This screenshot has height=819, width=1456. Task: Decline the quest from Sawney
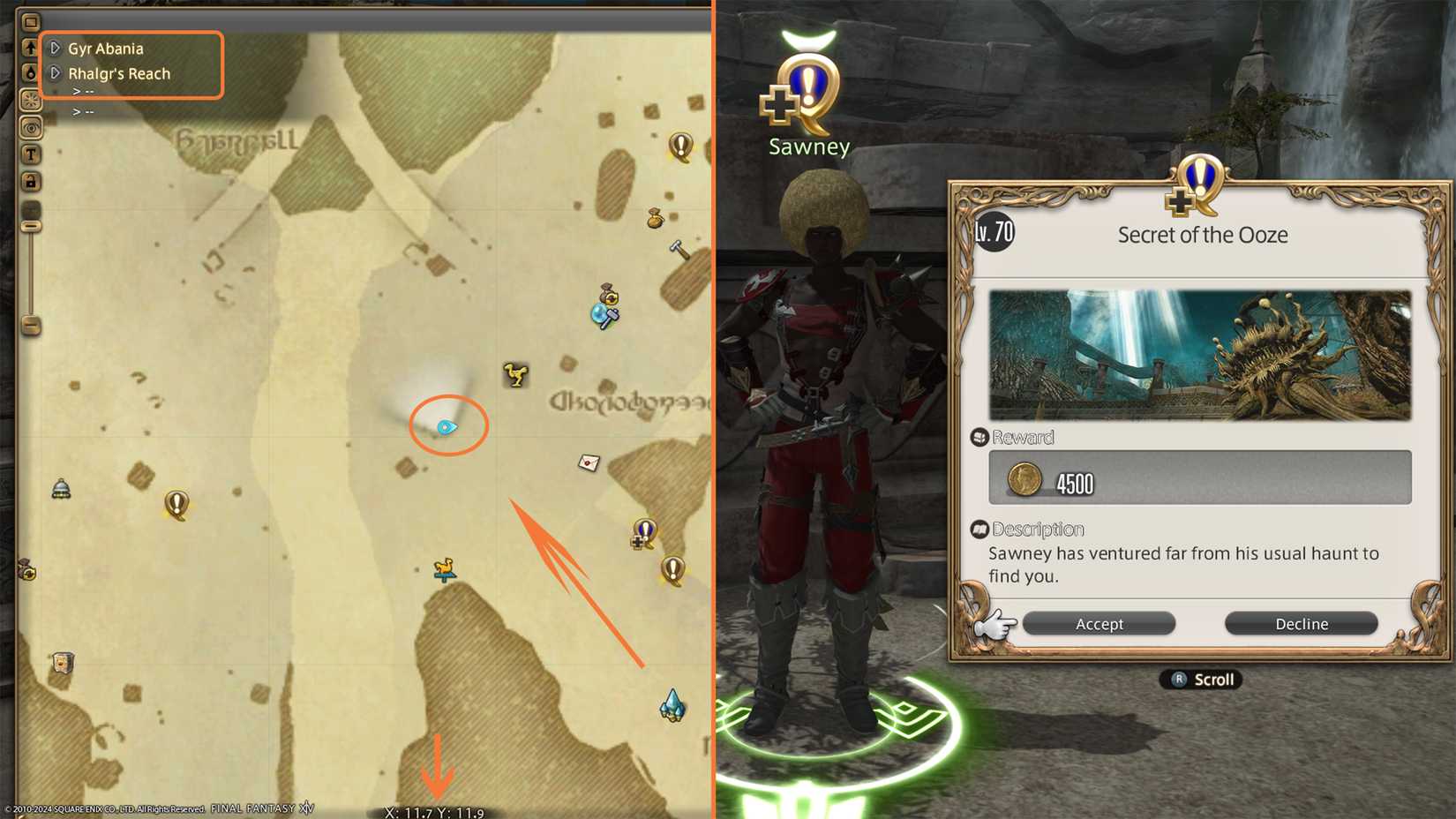coord(1301,623)
